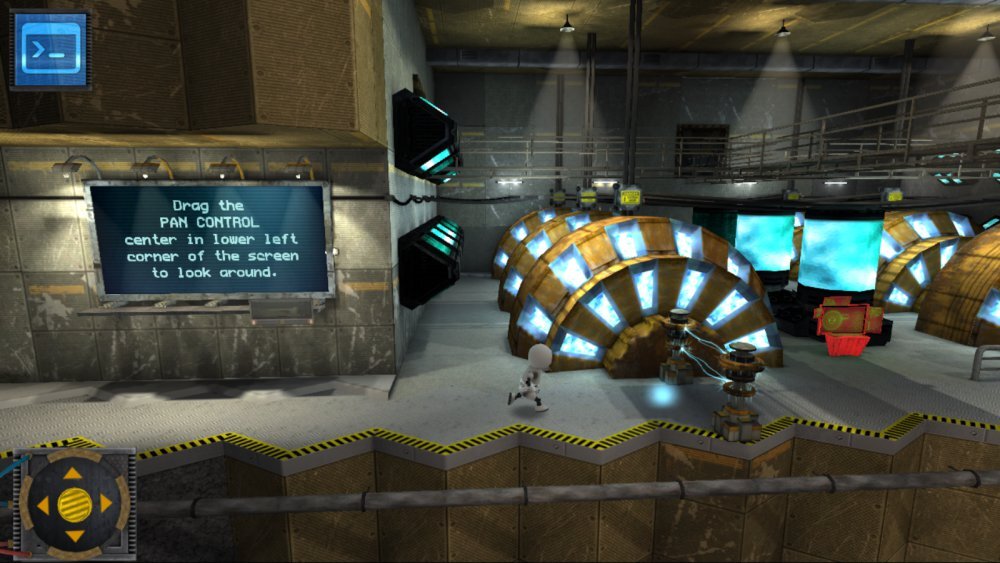Select the pan control's left arrow
This screenshot has width=1000, height=563.
tap(42, 503)
